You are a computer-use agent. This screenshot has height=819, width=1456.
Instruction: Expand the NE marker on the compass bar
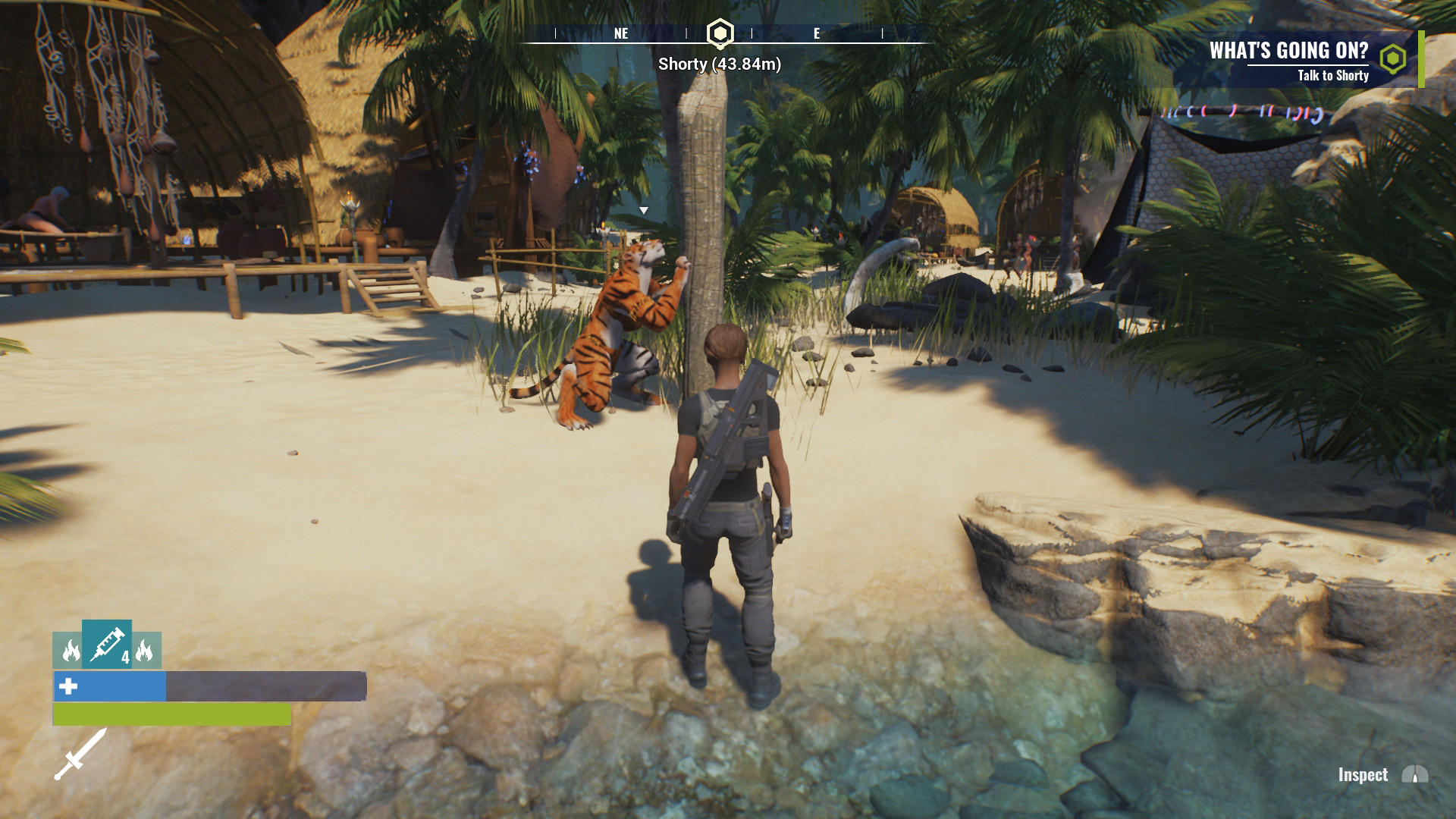pos(620,33)
